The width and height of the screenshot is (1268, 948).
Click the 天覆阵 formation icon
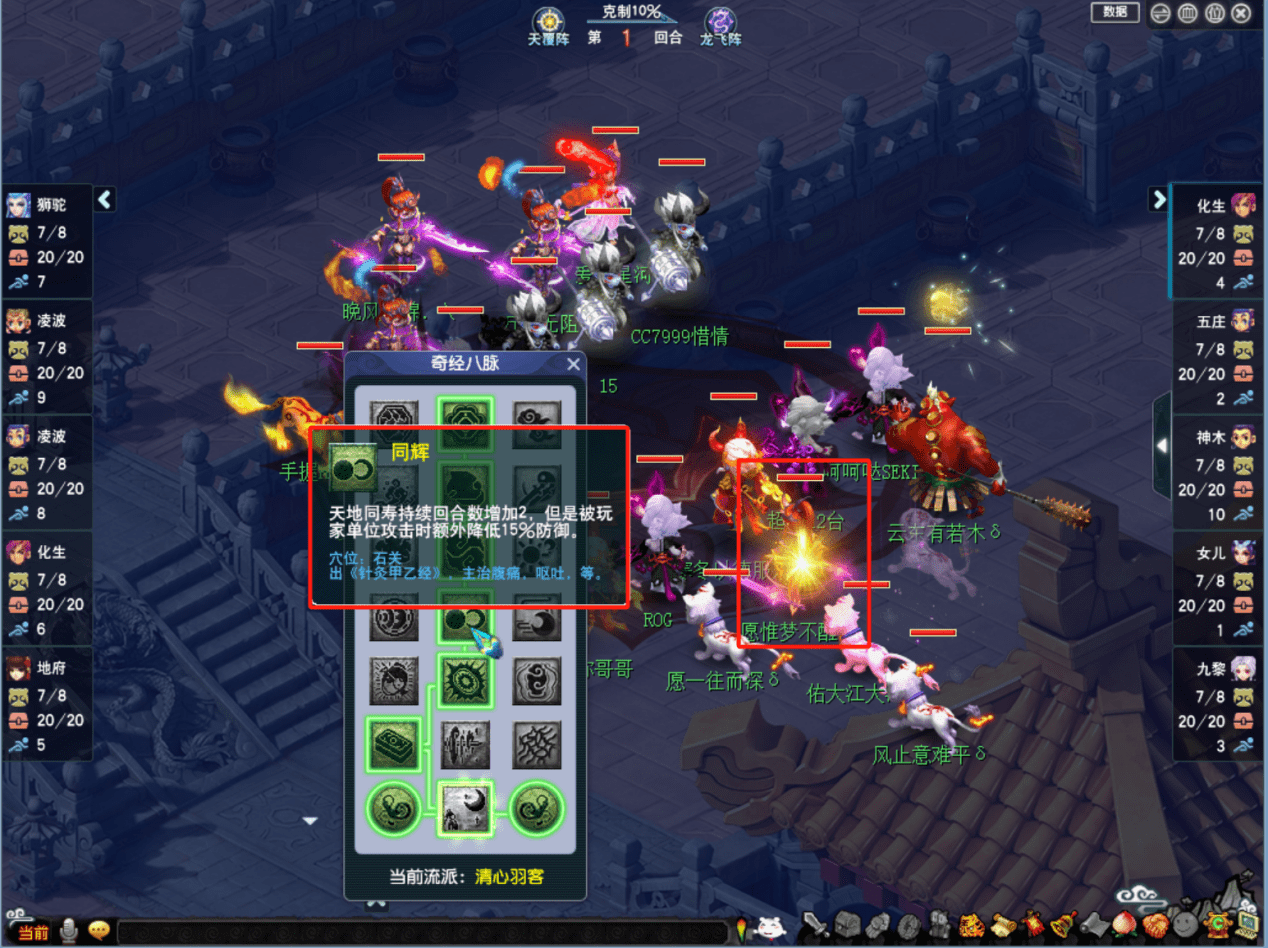(x=548, y=23)
